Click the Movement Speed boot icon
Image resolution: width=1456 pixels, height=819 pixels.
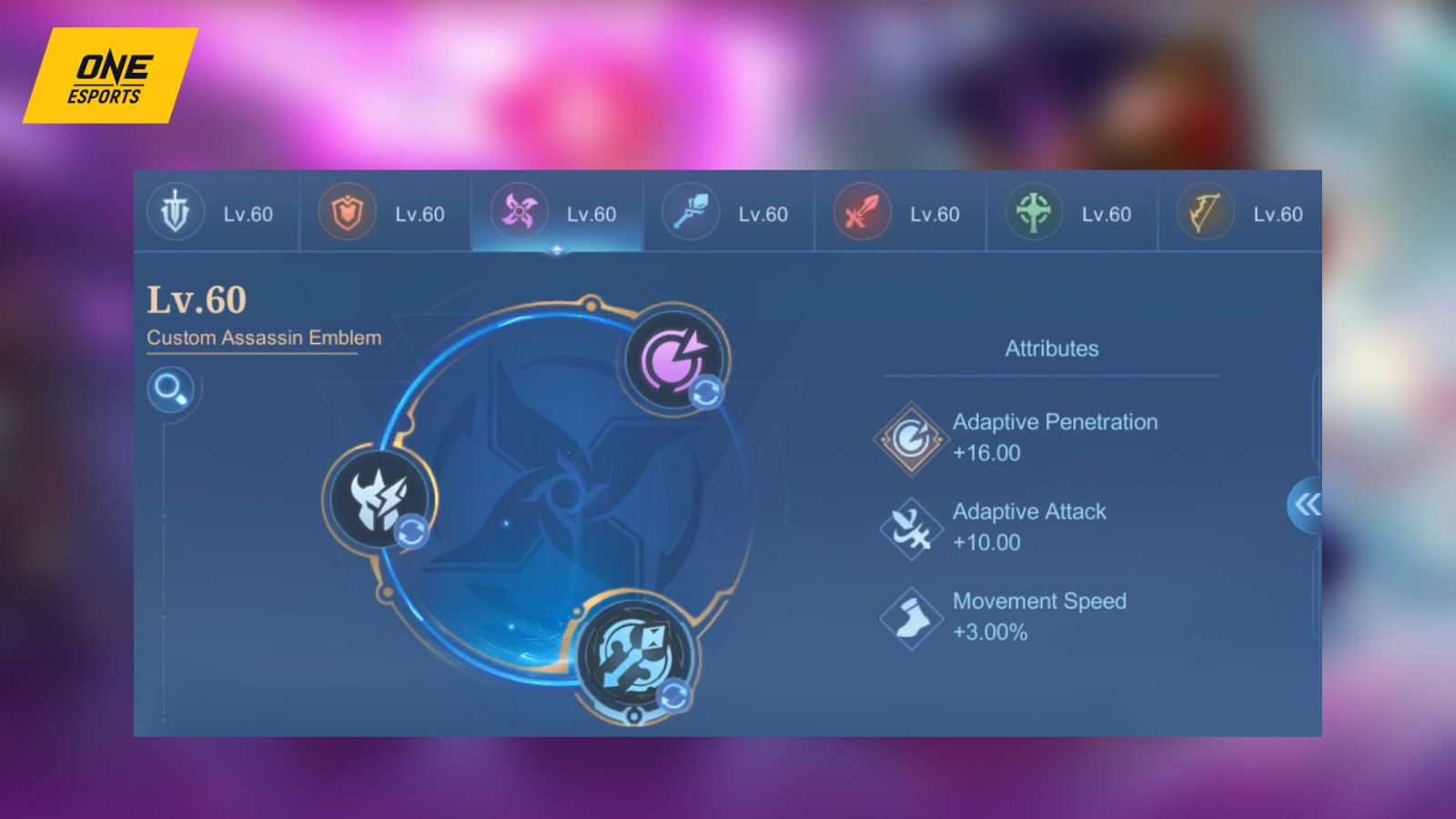pos(909,617)
